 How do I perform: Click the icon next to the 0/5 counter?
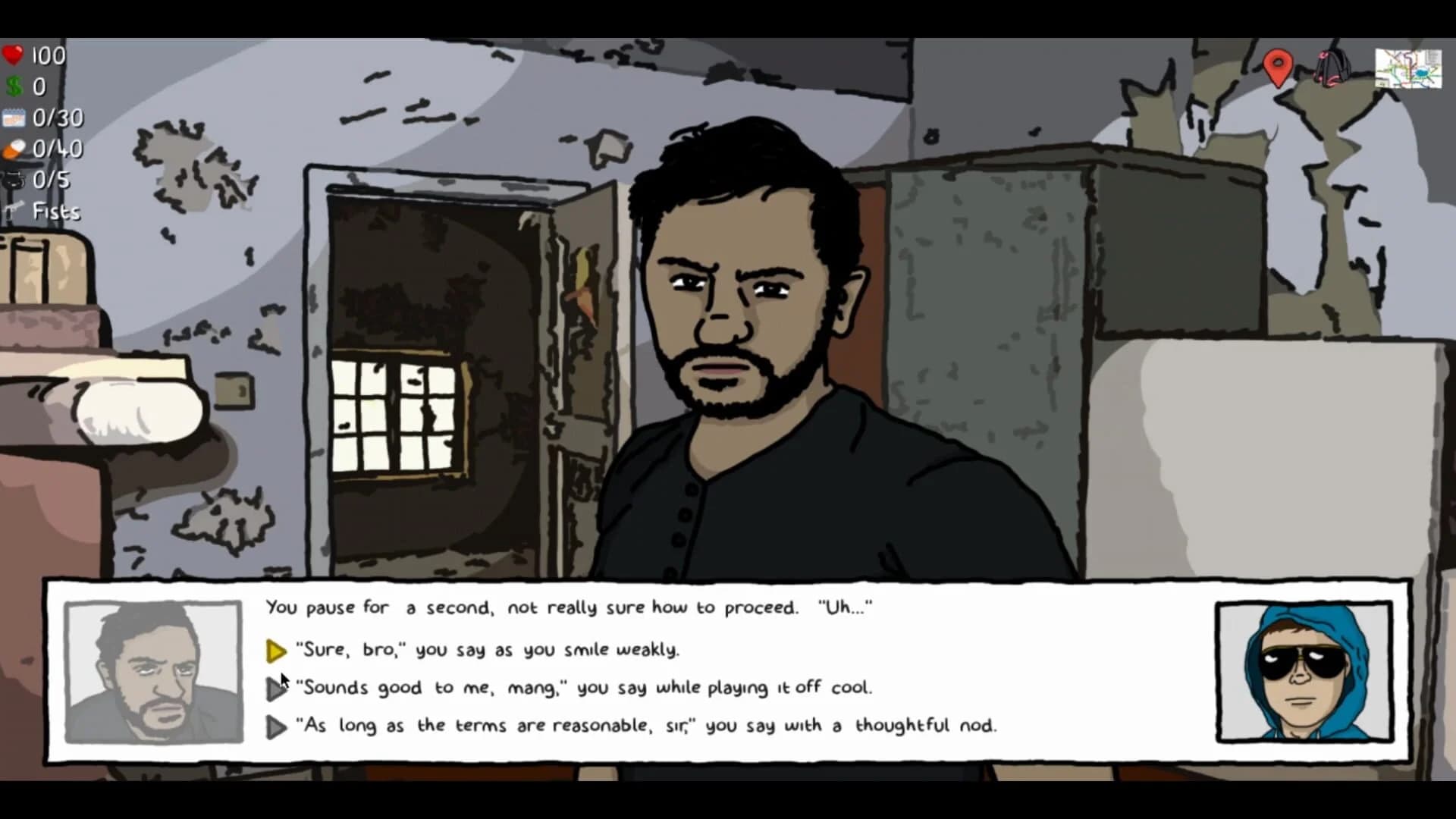[12, 180]
